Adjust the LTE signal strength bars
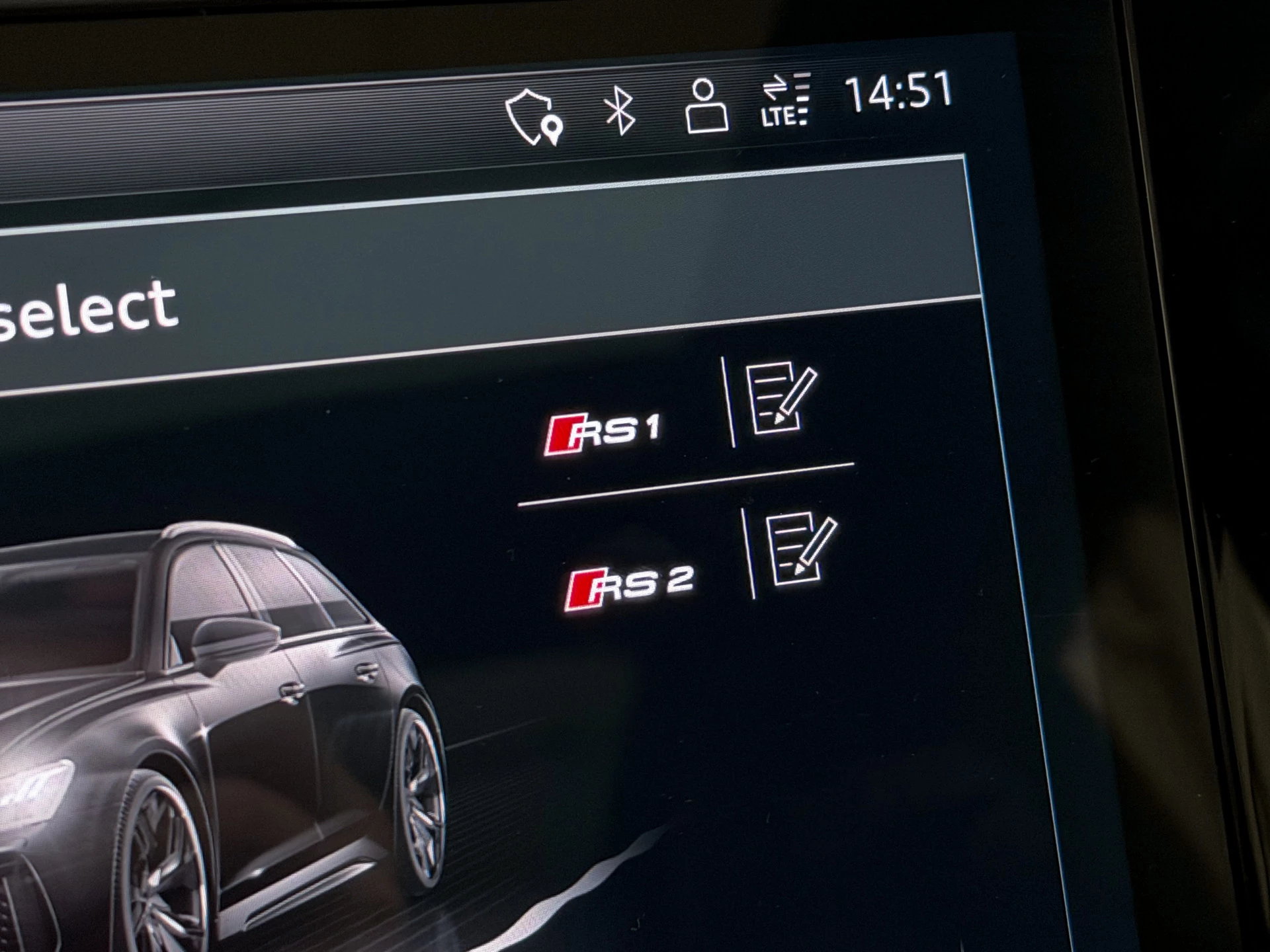1270x952 pixels. (x=802, y=99)
